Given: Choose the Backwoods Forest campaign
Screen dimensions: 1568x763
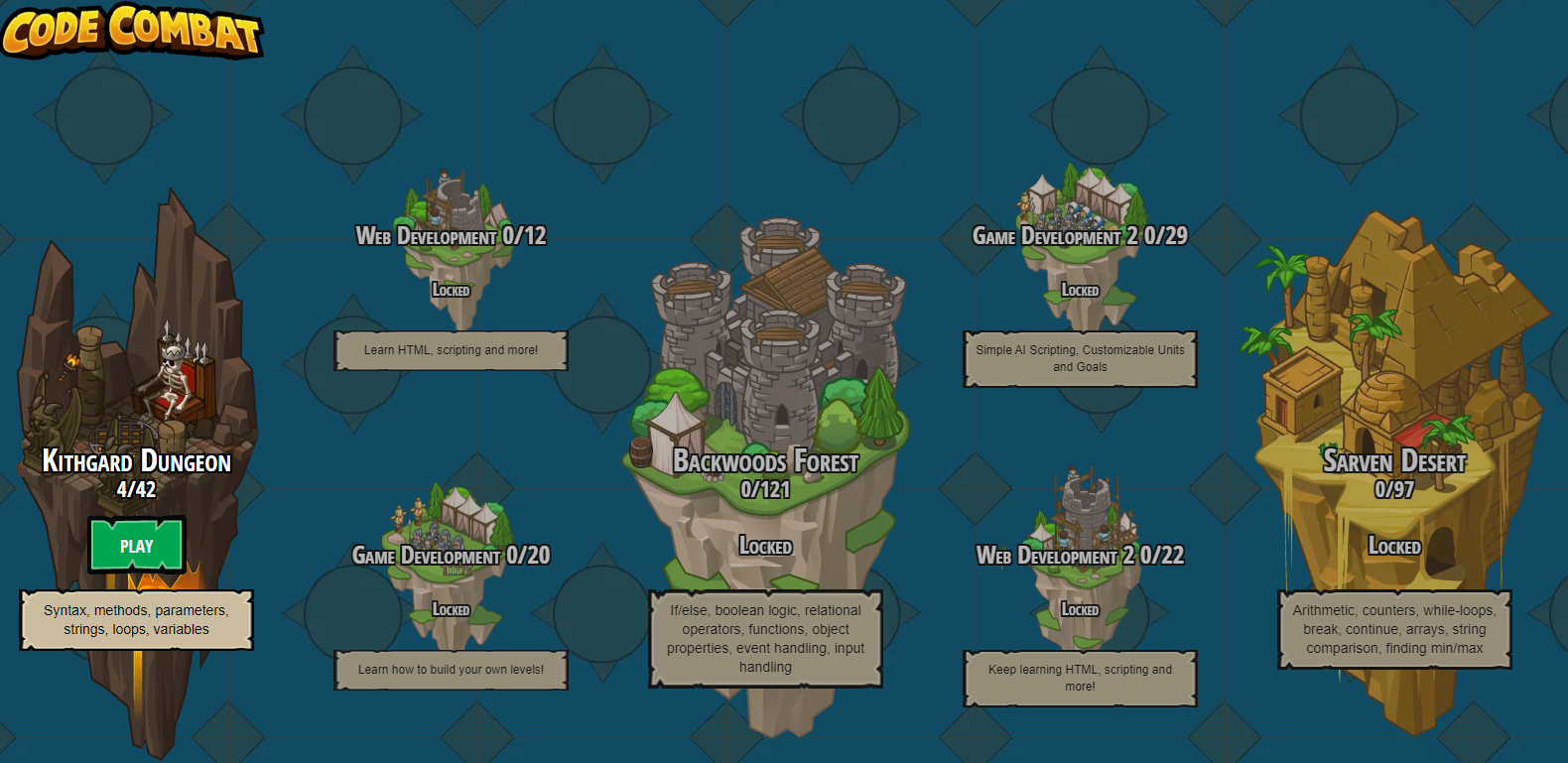Looking at the screenshot, I should coord(765,462).
